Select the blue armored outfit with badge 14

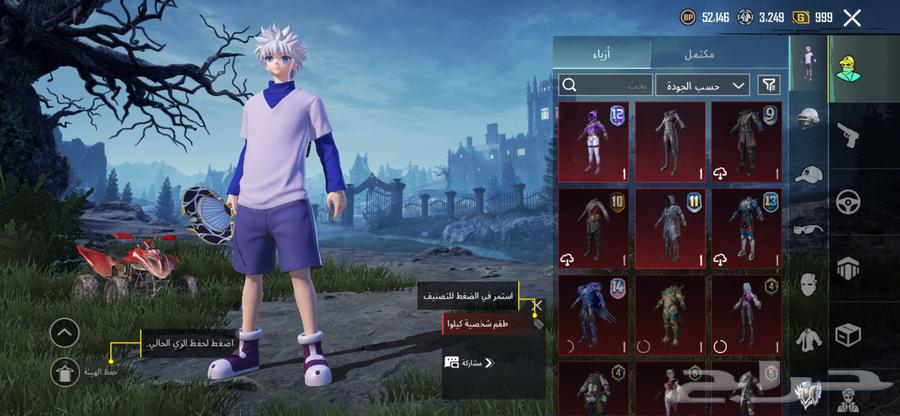coord(593,313)
